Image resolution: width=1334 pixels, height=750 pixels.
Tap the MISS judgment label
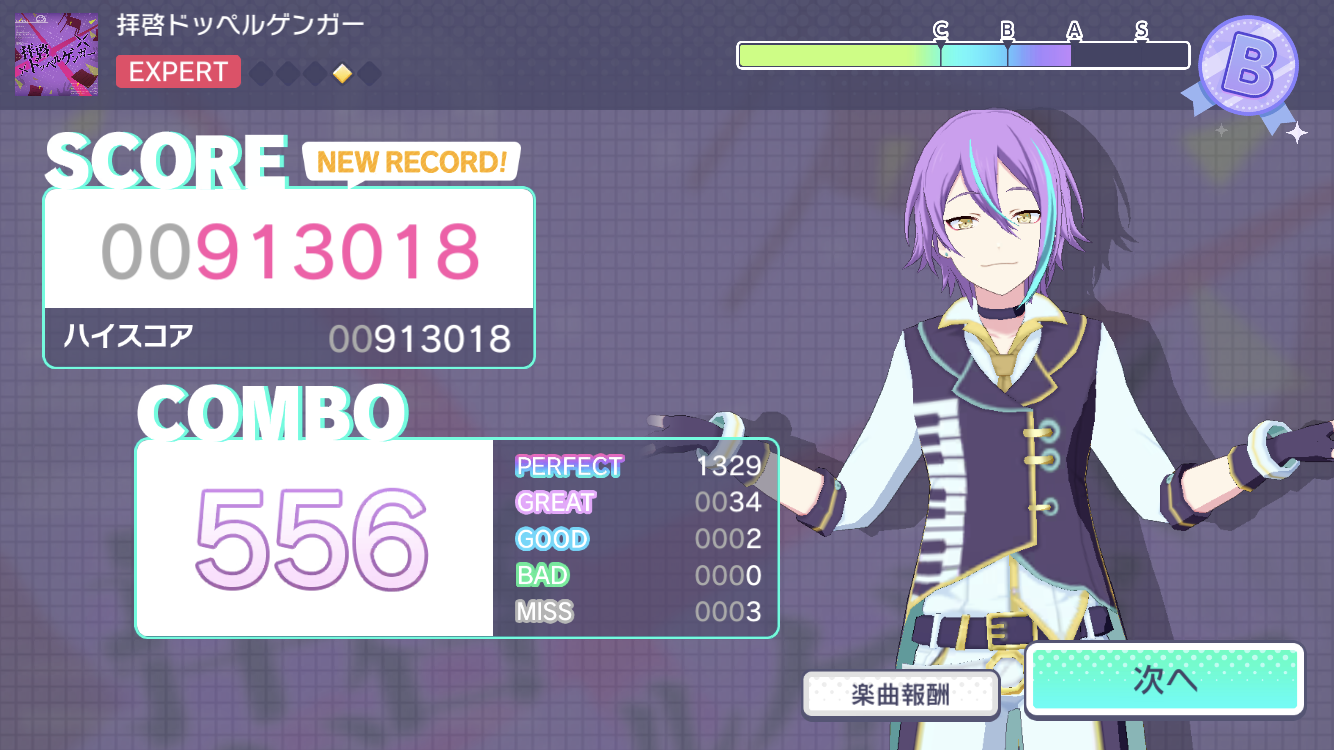(544, 611)
